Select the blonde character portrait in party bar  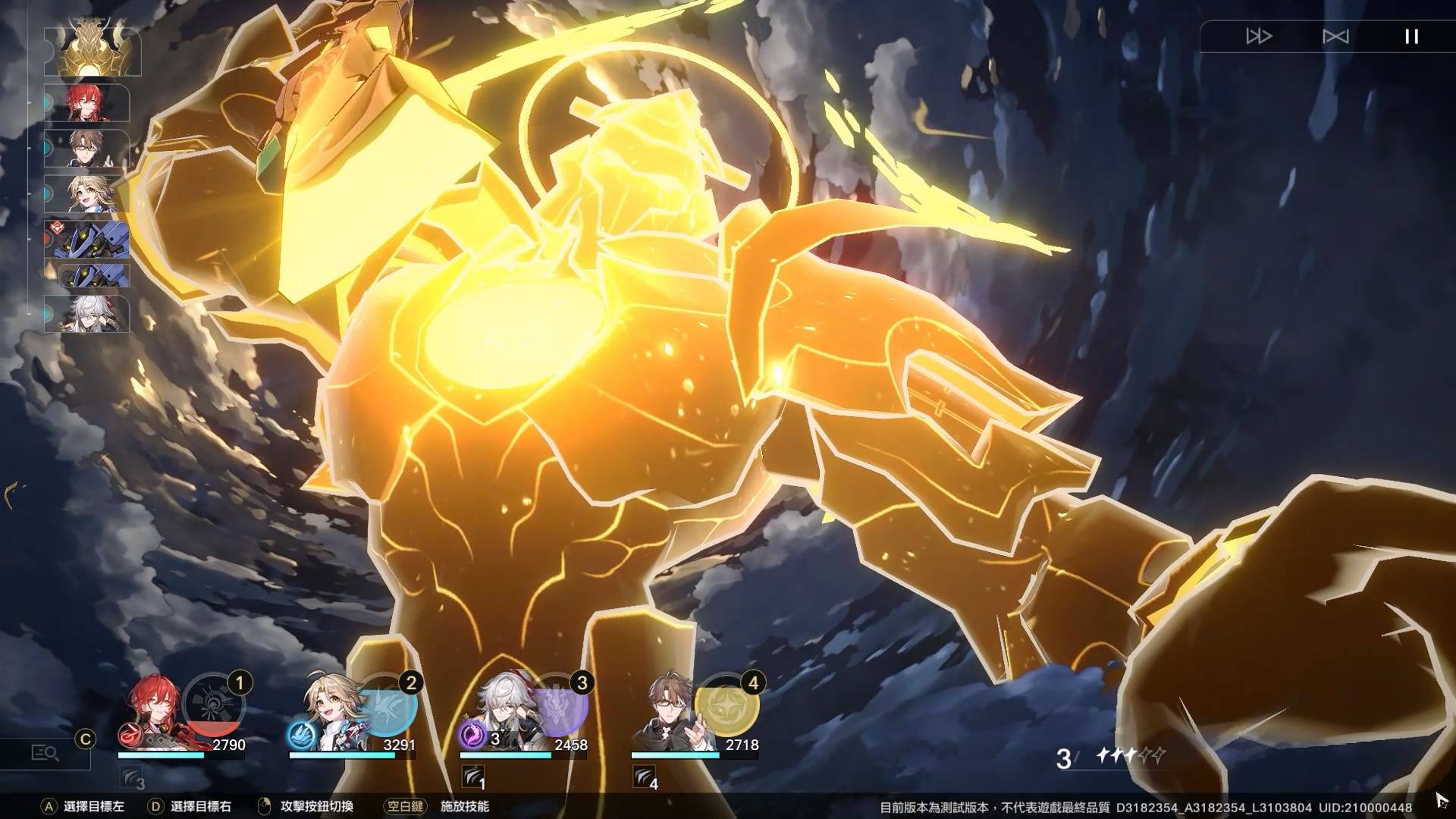click(326, 711)
